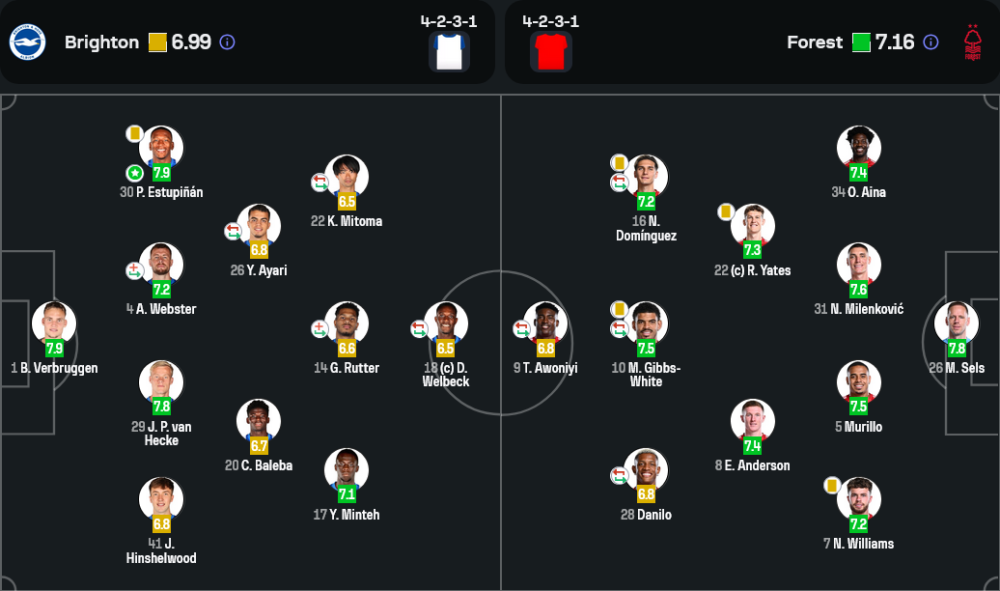Open J. Hinshelwood's player details
1000x591 pixels.
coord(161,500)
